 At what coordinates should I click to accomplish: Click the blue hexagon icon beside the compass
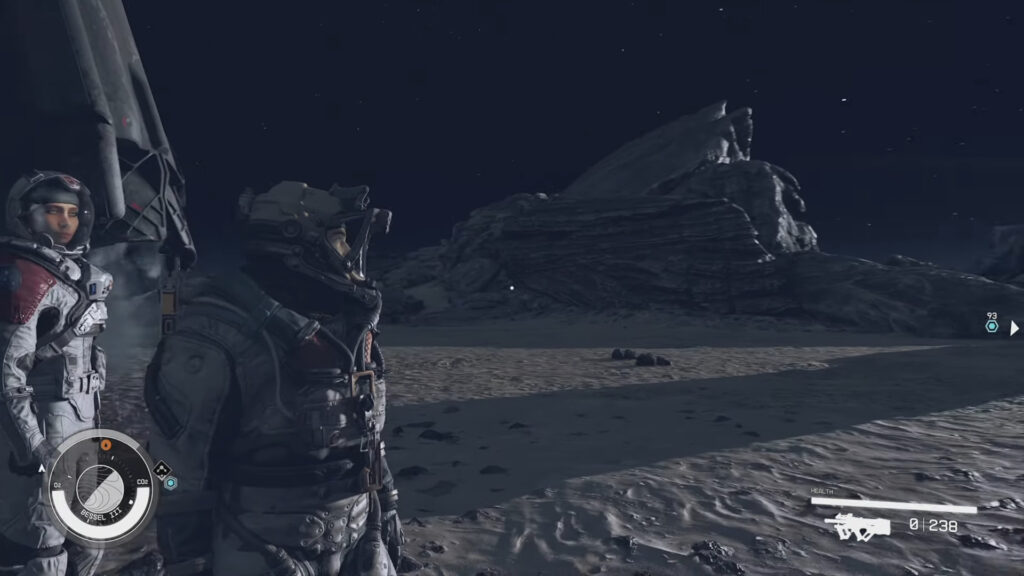point(171,483)
